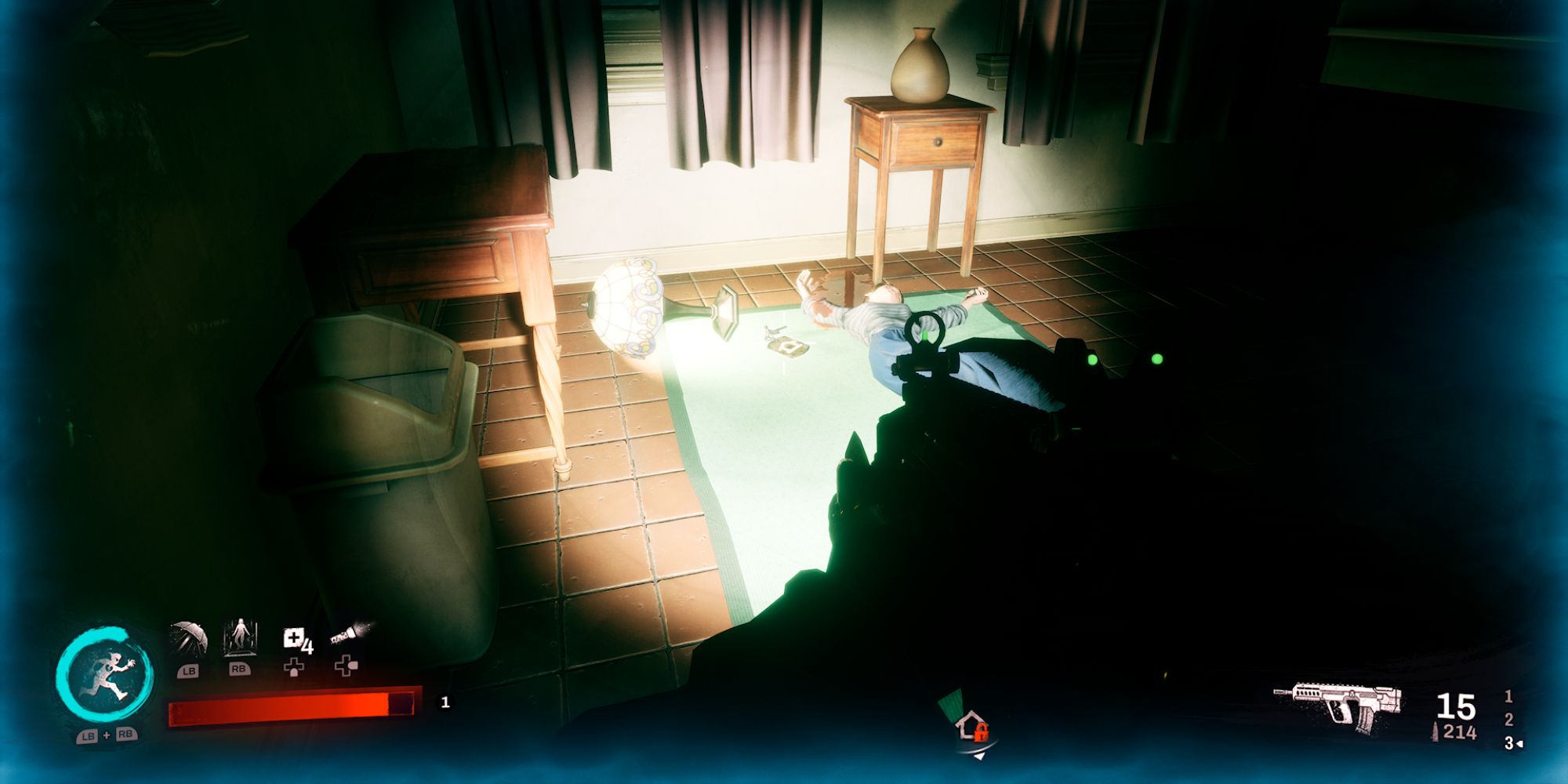Toggle the flashlight via its d-pad right prompt
1568x784 pixels.
(346, 667)
